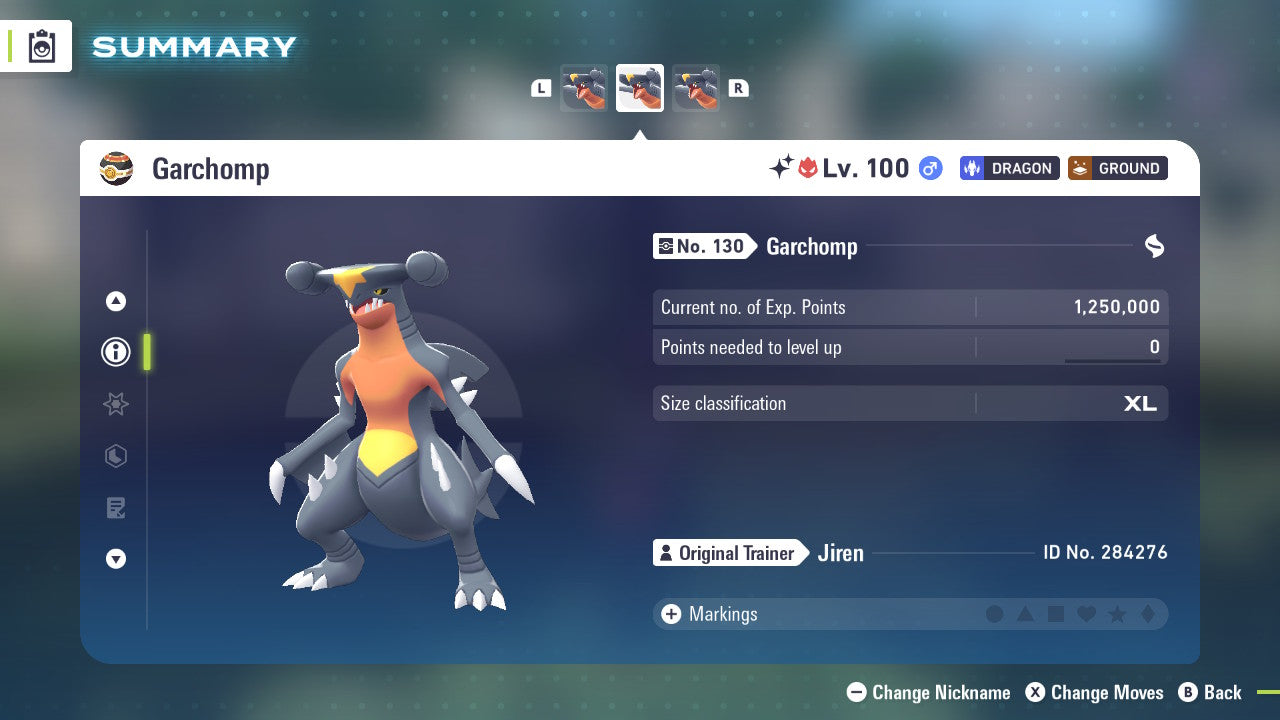Click the Luxury Ball icon beside Garchomp's name

point(117,169)
